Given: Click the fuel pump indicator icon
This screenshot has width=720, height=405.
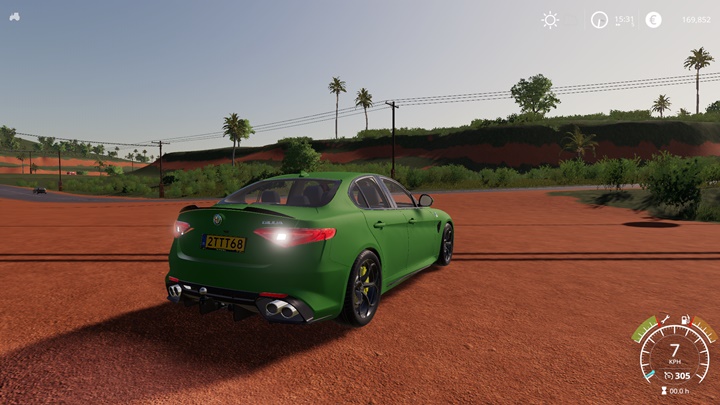Looking at the screenshot, I should click(x=686, y=320).
